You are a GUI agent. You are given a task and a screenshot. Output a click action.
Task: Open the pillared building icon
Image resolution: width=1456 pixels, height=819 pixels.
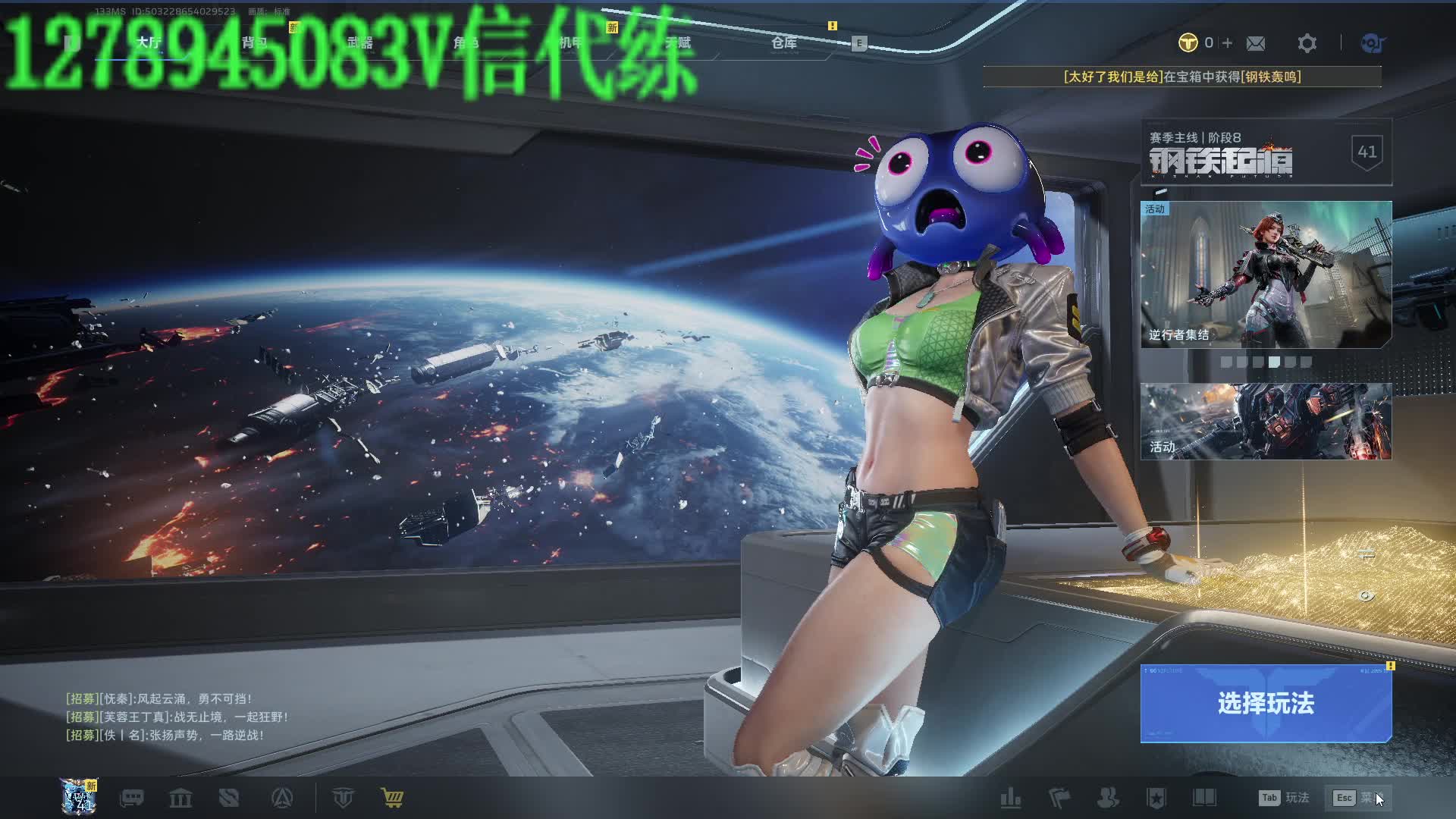tap(180, 798)
